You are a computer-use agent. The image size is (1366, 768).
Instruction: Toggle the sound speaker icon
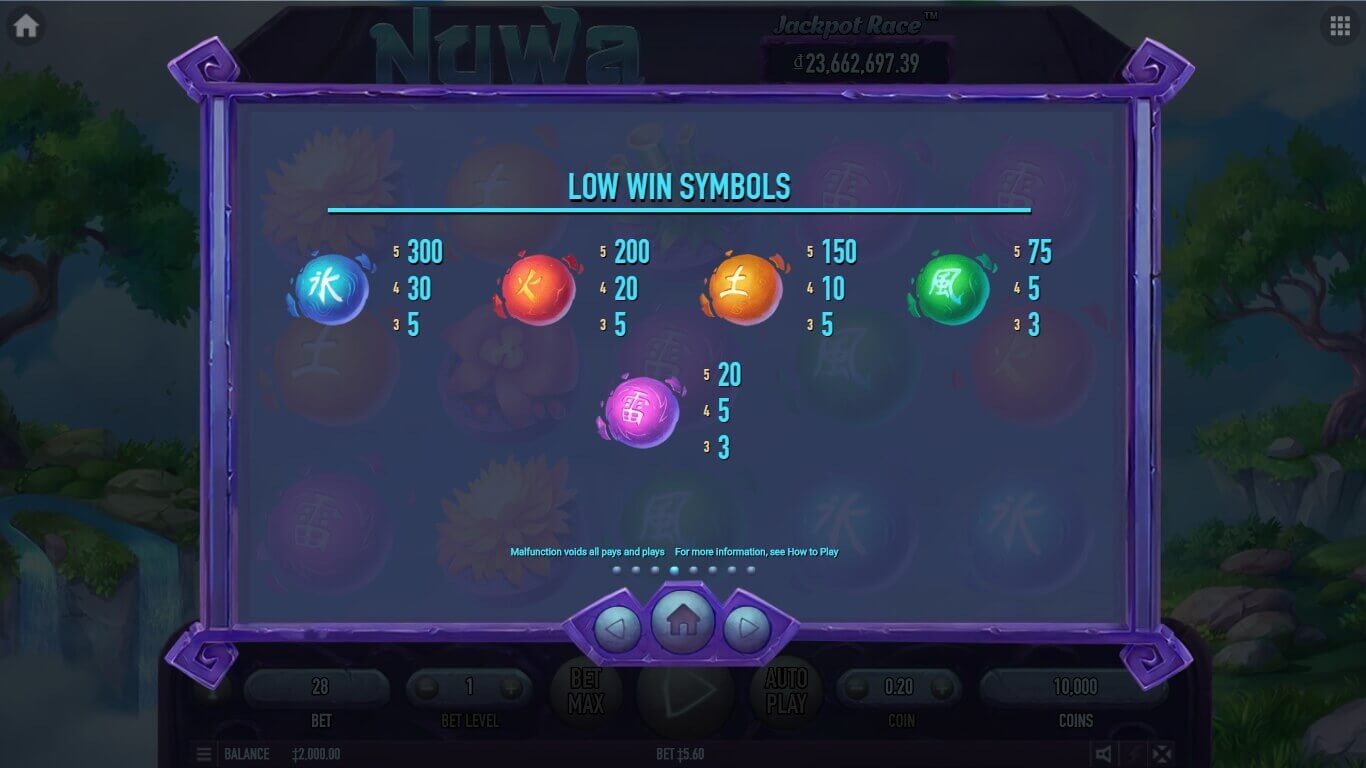[1103, 754]
